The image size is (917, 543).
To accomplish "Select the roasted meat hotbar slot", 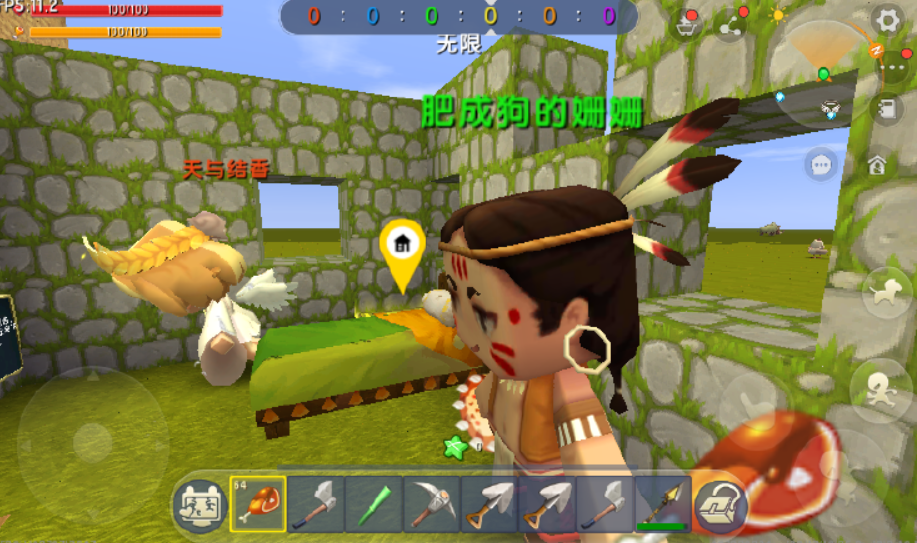I will click(258, 503).
